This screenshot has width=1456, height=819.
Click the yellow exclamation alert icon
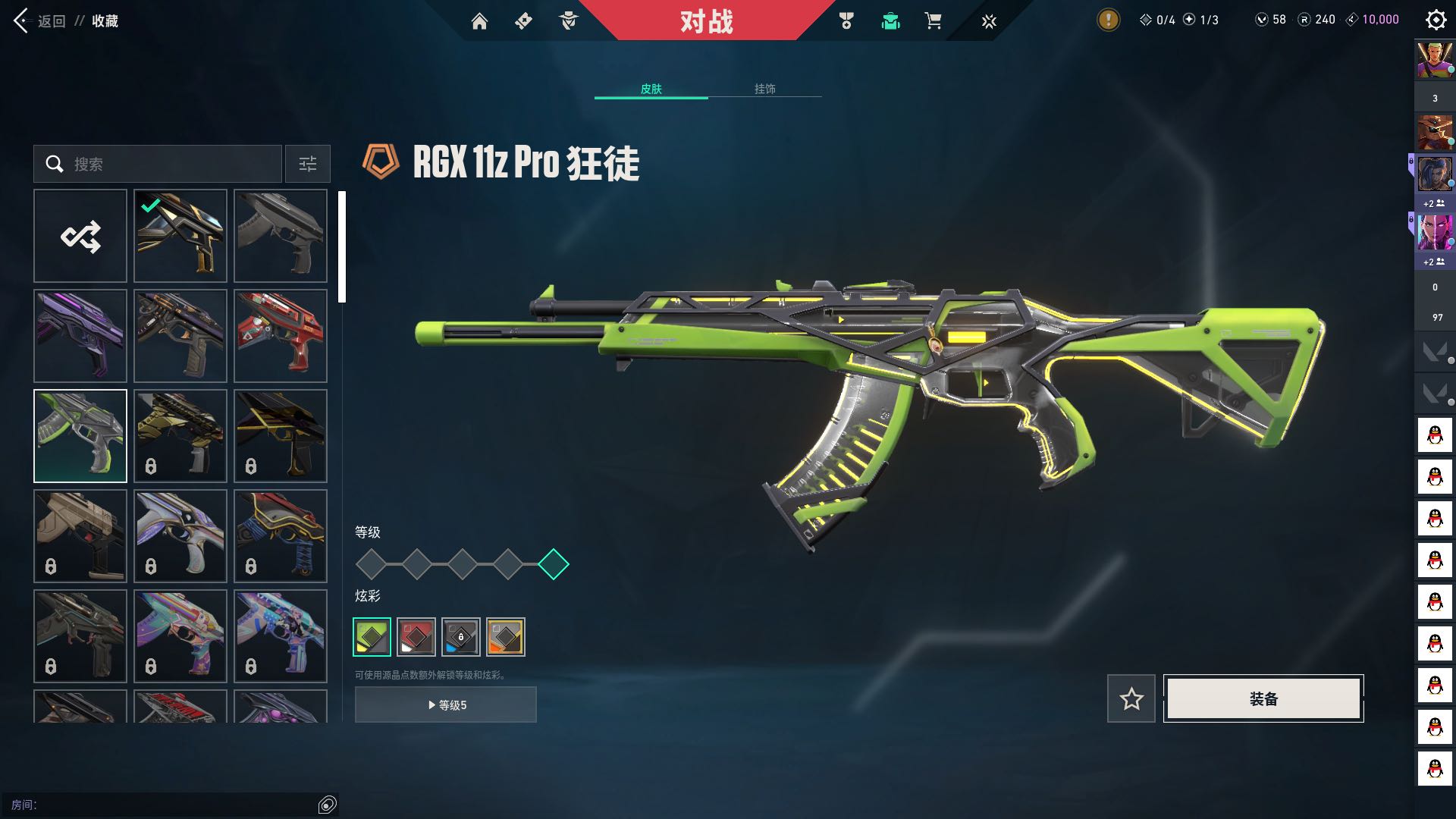pos(1108,20)
